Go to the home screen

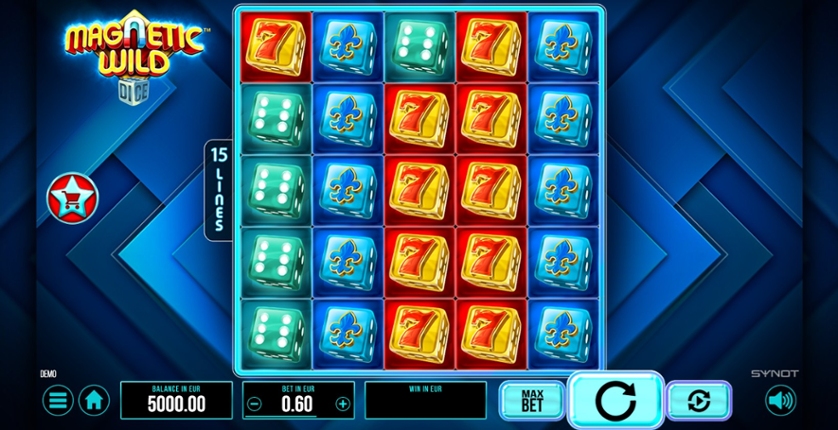coord(94,401)
